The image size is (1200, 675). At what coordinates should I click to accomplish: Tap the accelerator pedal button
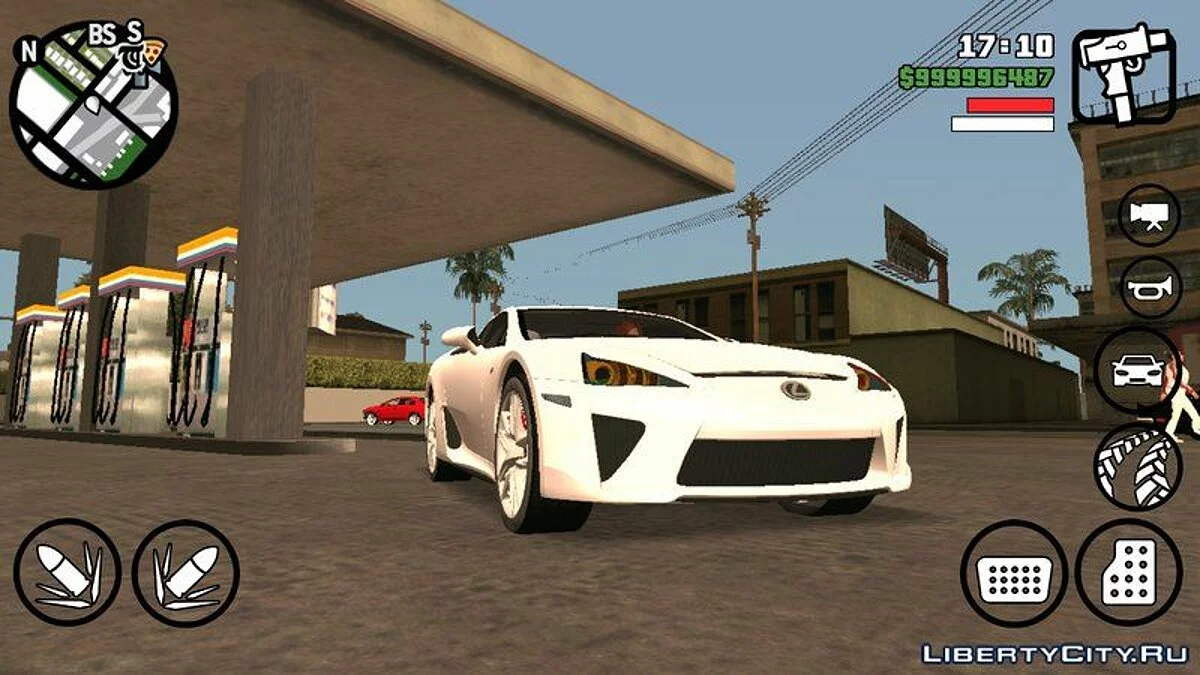pos(1128,573)
